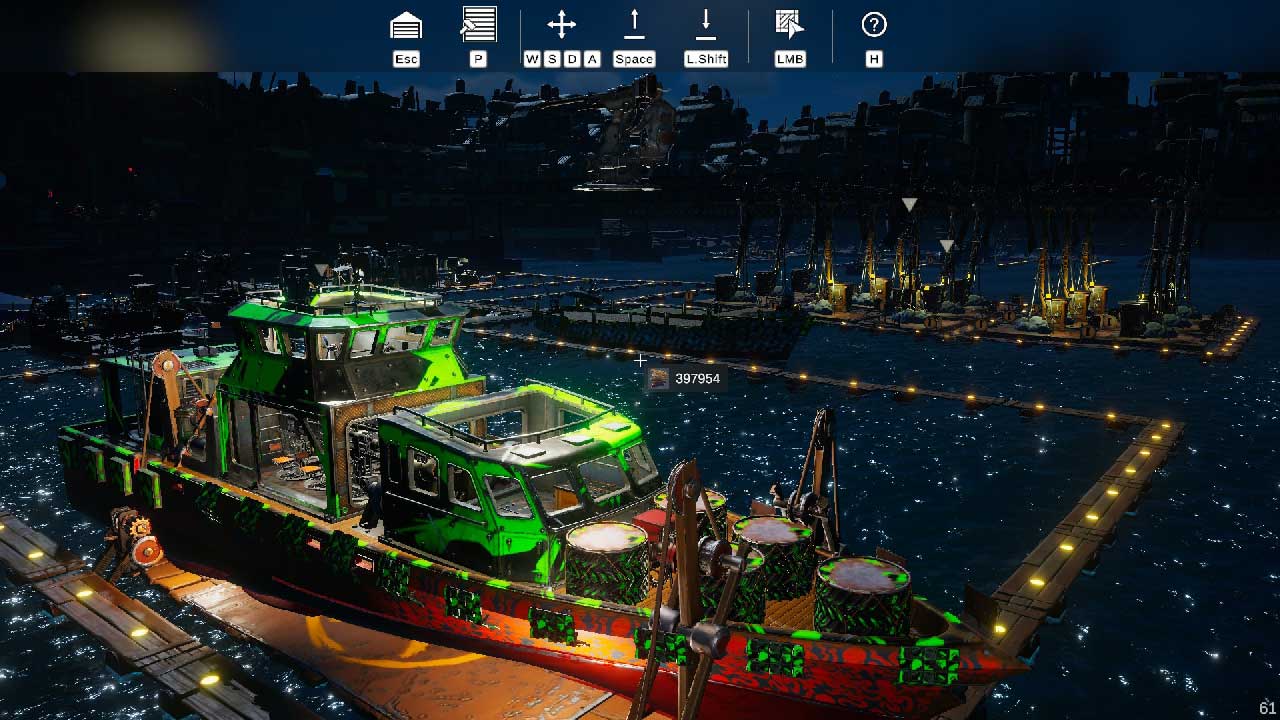Select the part-picking cursor icon
The height and width of the screenshot is (720, 1280).
coord(790,25)
